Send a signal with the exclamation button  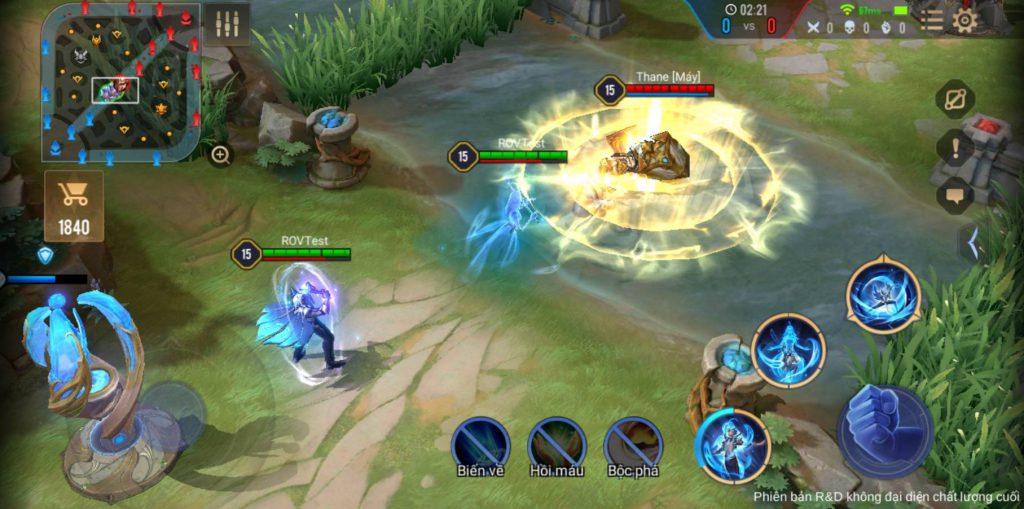coord(955,148)
